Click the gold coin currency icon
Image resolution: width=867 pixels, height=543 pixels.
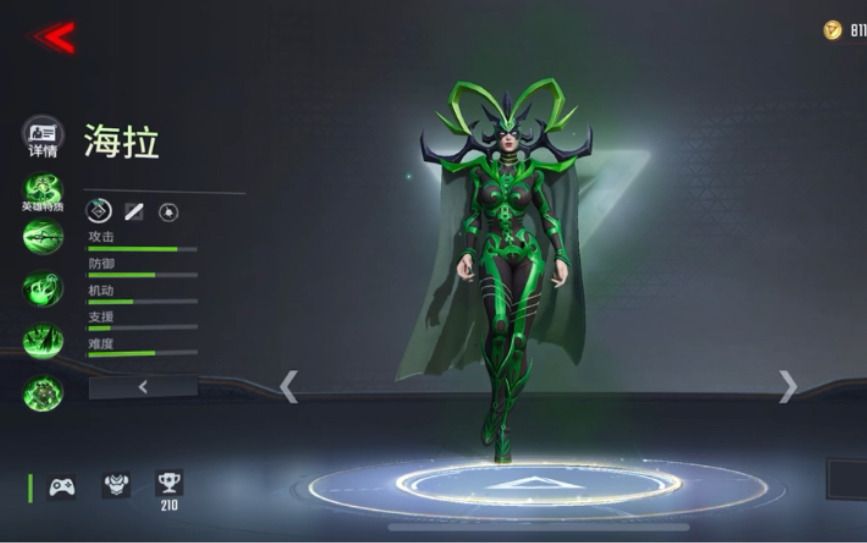point(832,31)
